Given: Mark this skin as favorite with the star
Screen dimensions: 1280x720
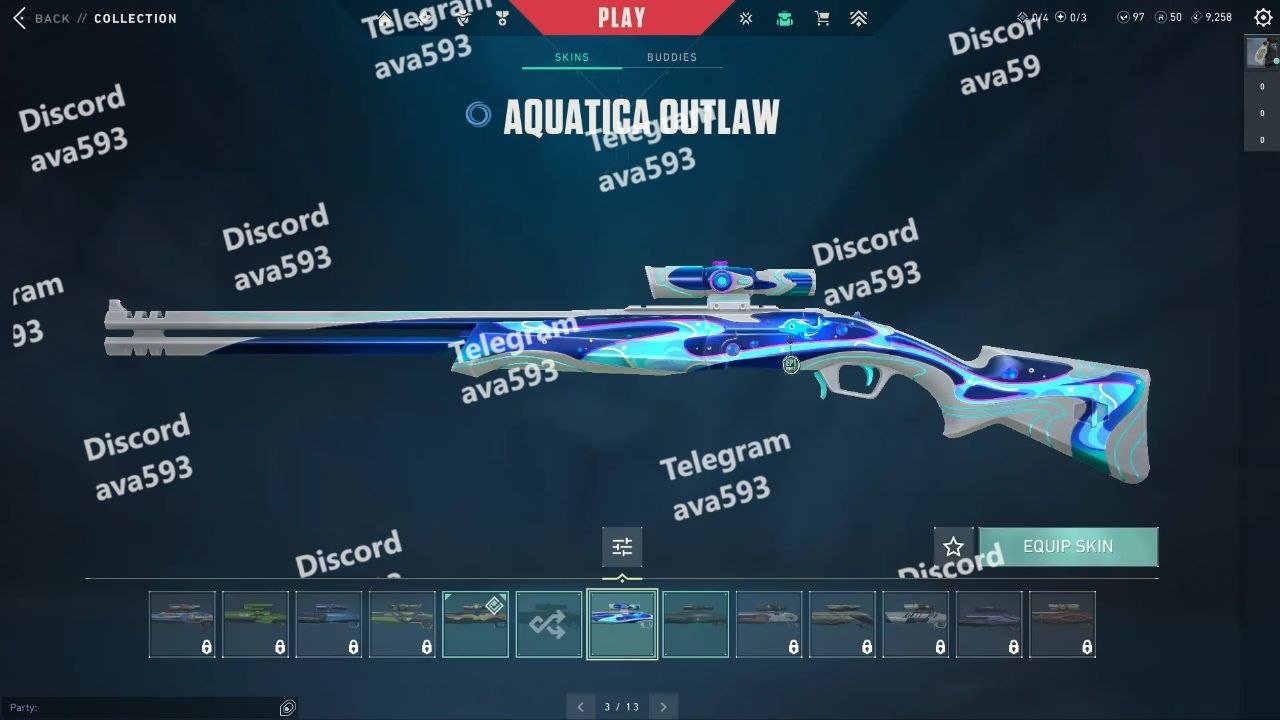Looking at the screenshot, I should click(x=953, y=547).
